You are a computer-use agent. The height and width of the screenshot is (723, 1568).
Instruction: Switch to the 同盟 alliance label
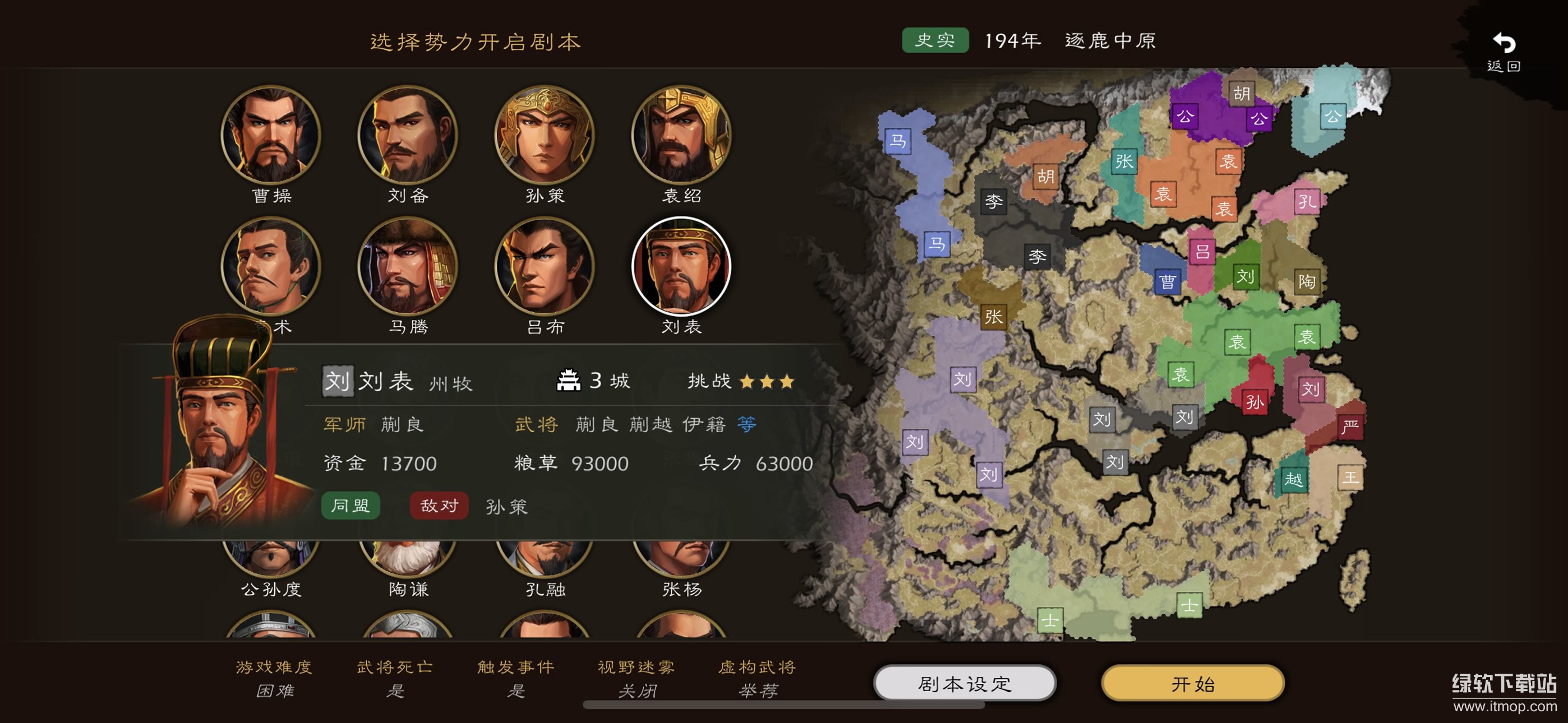[350, 506]
